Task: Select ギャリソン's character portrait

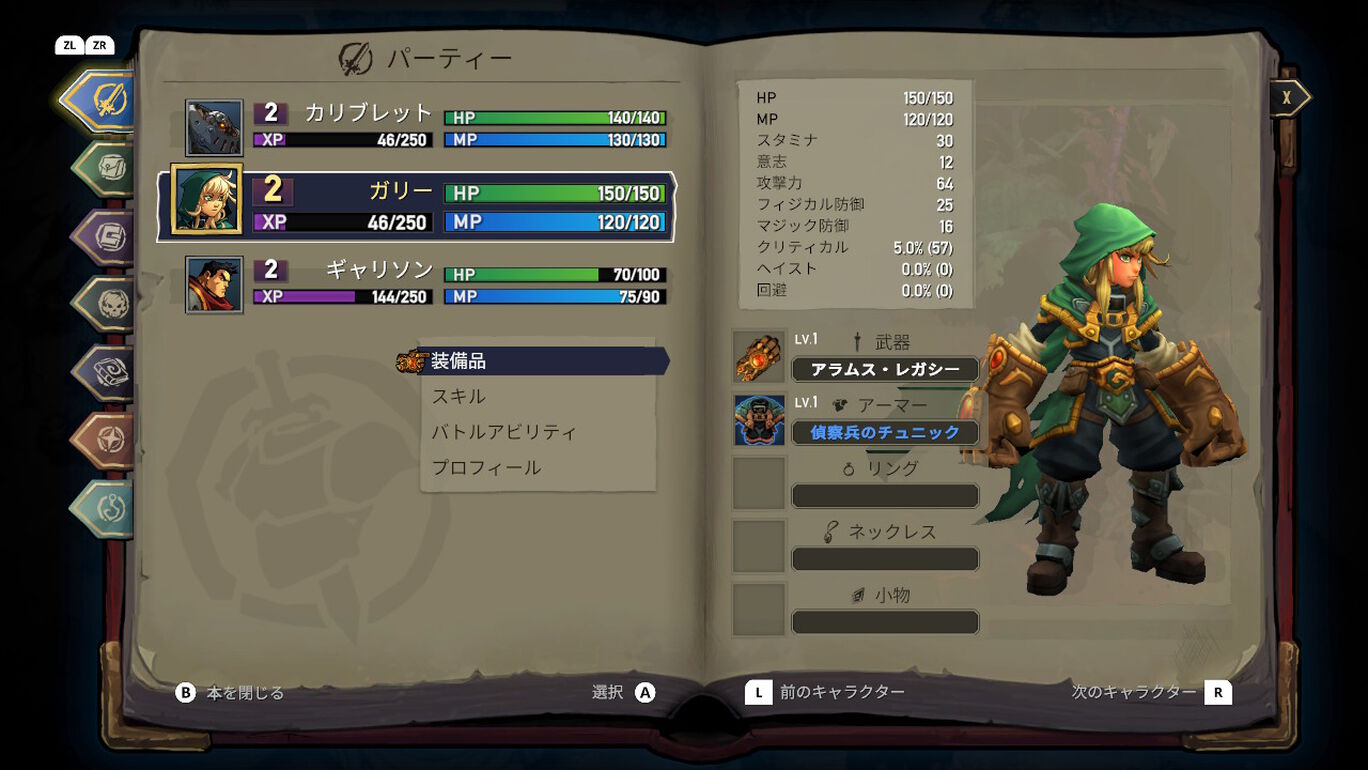Action: 212,283
